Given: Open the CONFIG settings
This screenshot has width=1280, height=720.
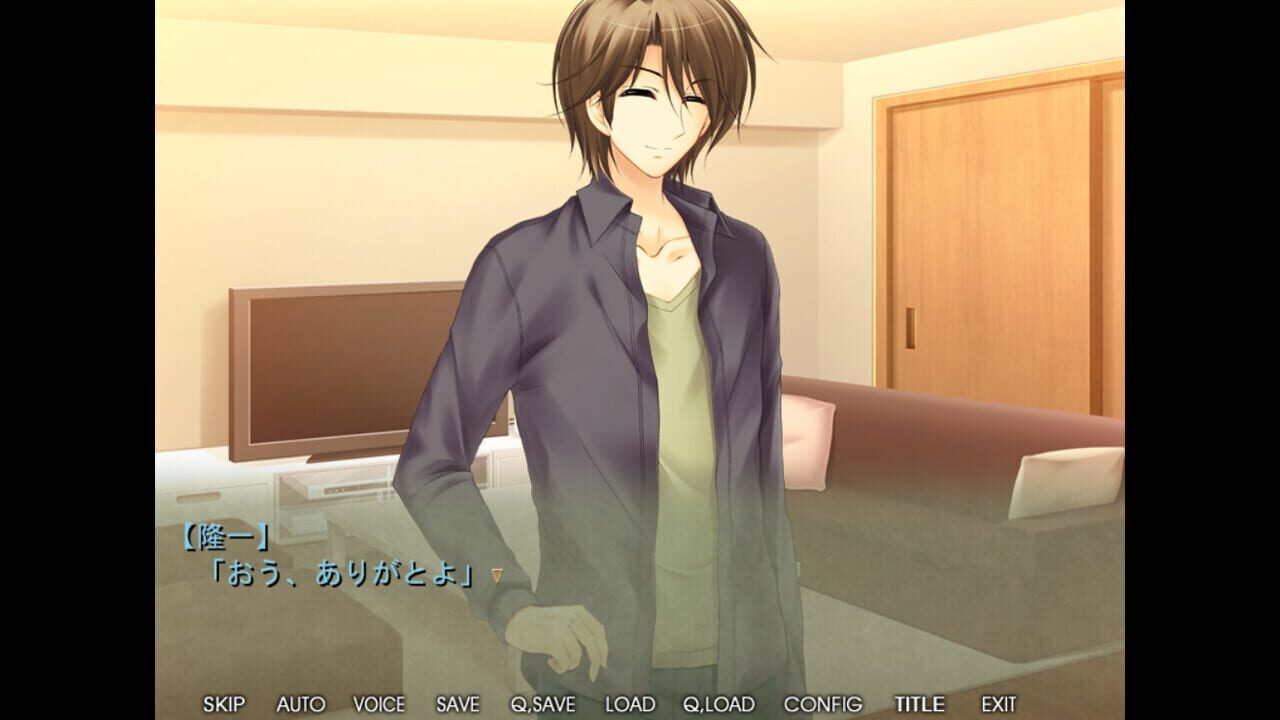Looking at the screenshot, I should point(822,704).
